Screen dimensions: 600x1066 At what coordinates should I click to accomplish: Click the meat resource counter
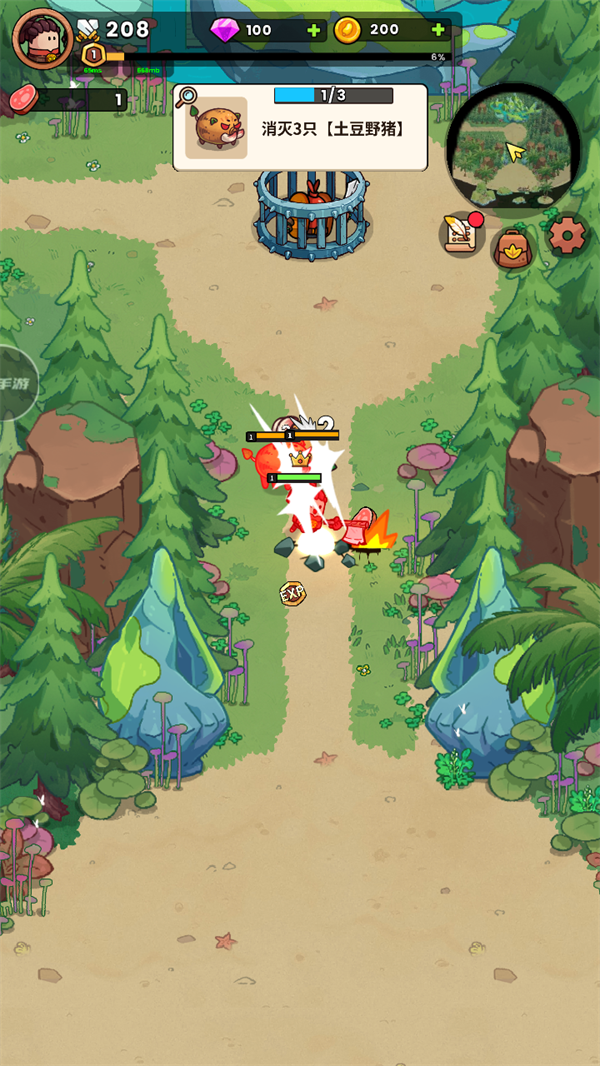[x=66, y=99]
